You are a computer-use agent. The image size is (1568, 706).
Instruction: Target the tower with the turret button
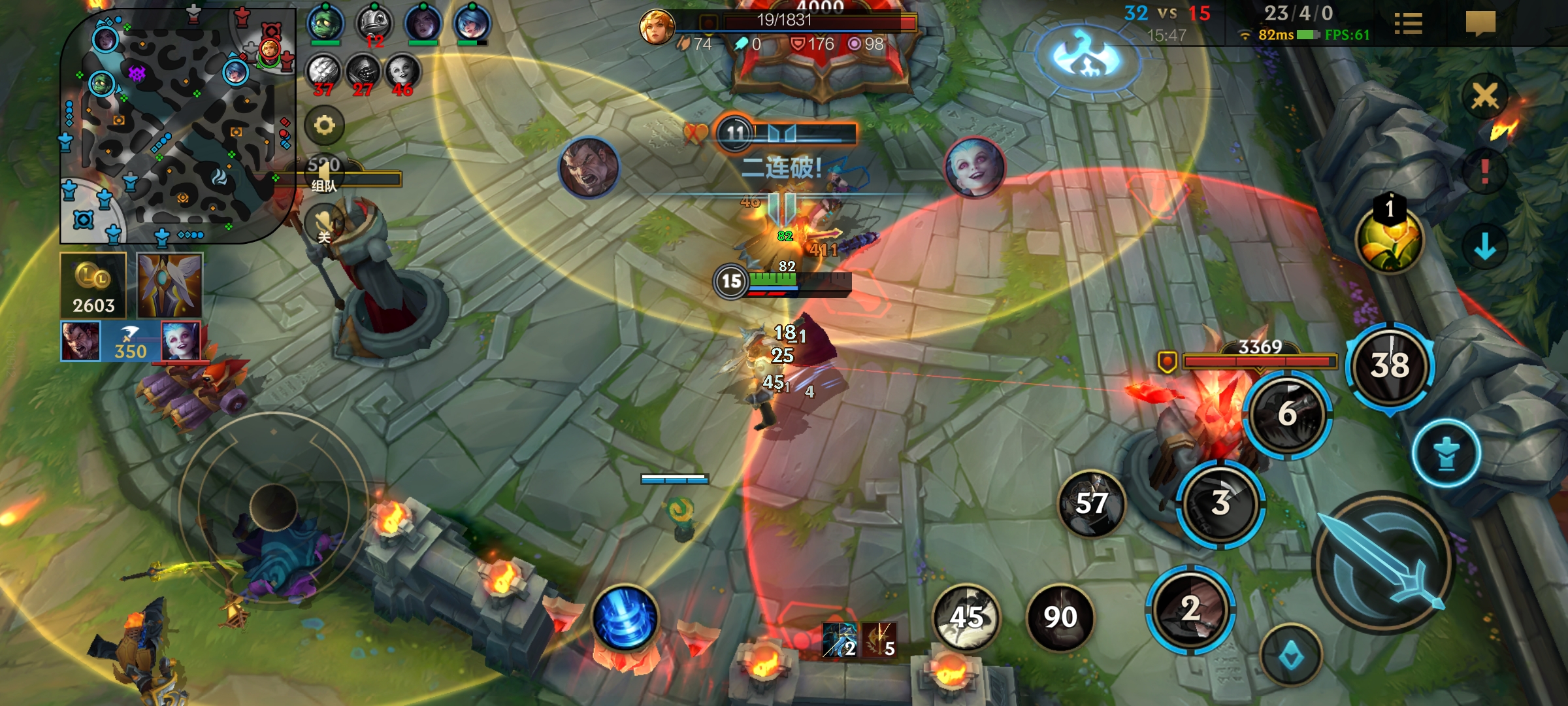(x=1446, y=453)
